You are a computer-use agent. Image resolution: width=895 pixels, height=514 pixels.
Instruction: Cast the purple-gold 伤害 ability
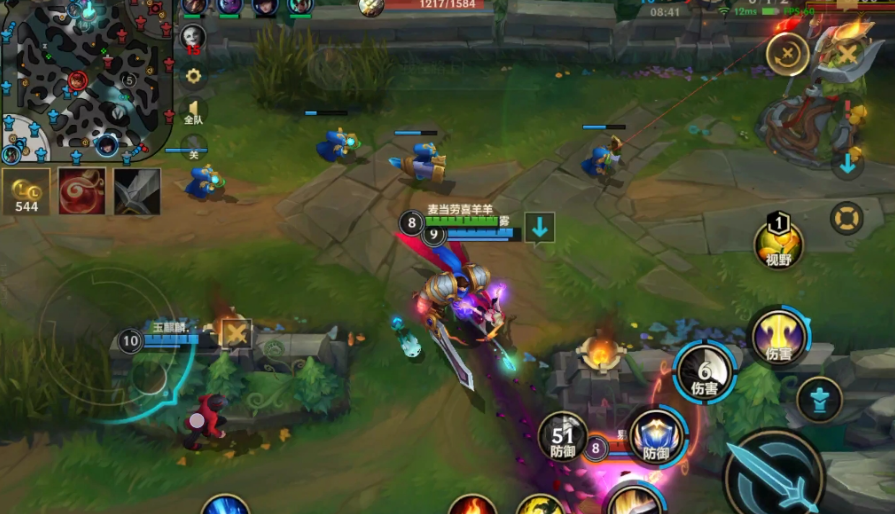pos(779,337)
